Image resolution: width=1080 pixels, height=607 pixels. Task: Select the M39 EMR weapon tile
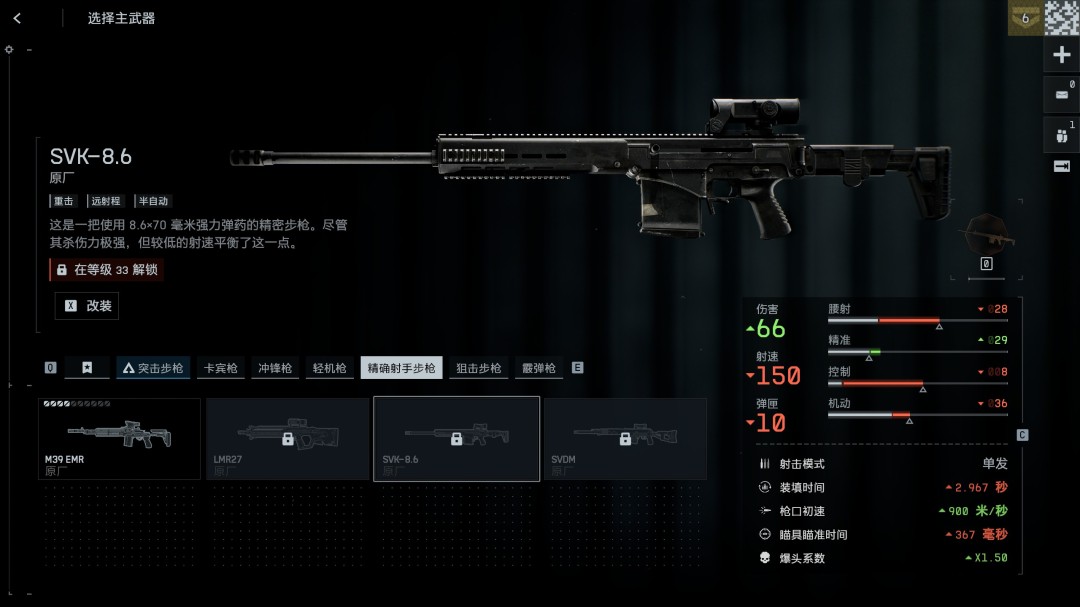click(x=120, y=439)
